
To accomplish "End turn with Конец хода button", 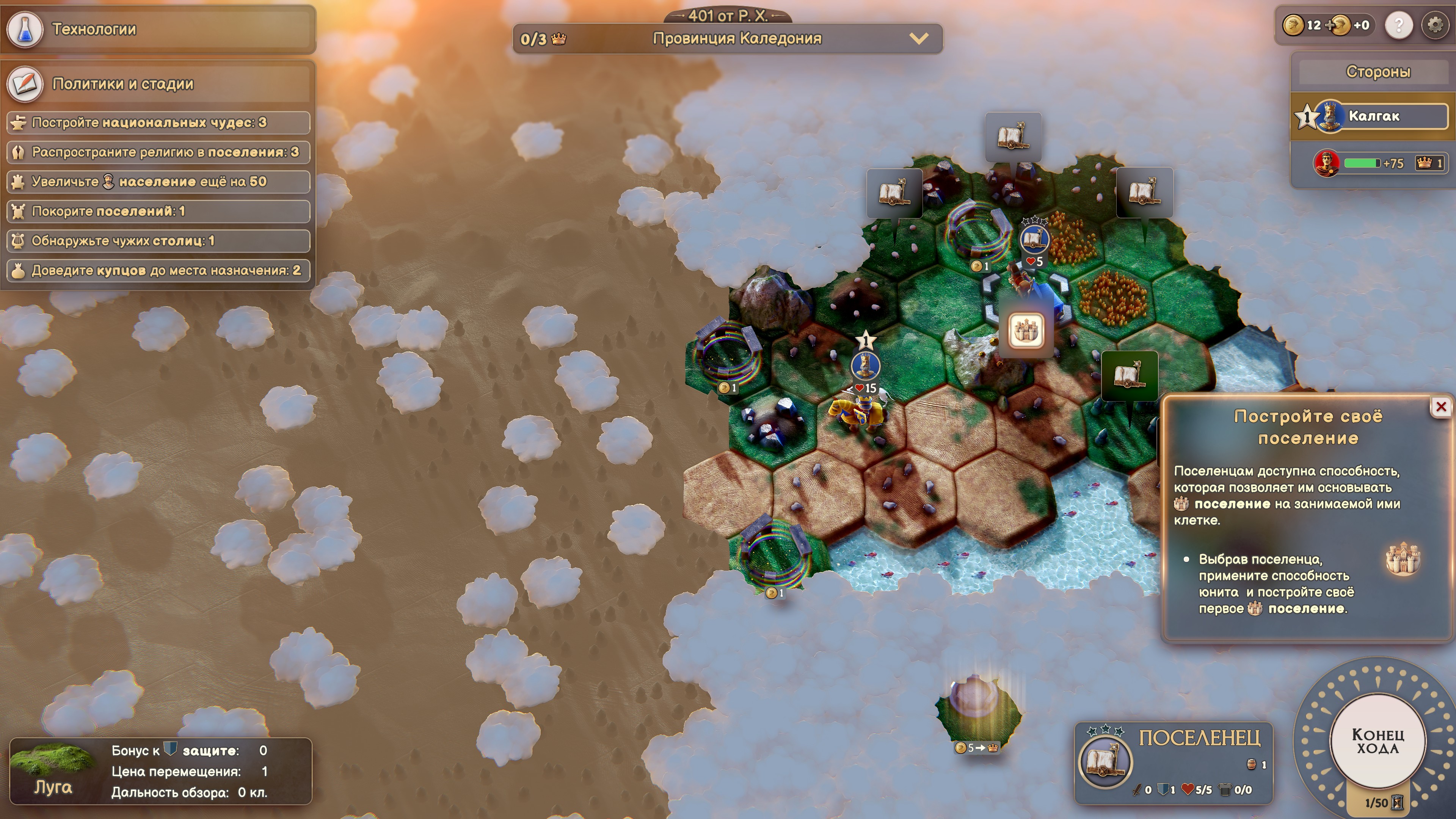I will tap(1378, 741).
